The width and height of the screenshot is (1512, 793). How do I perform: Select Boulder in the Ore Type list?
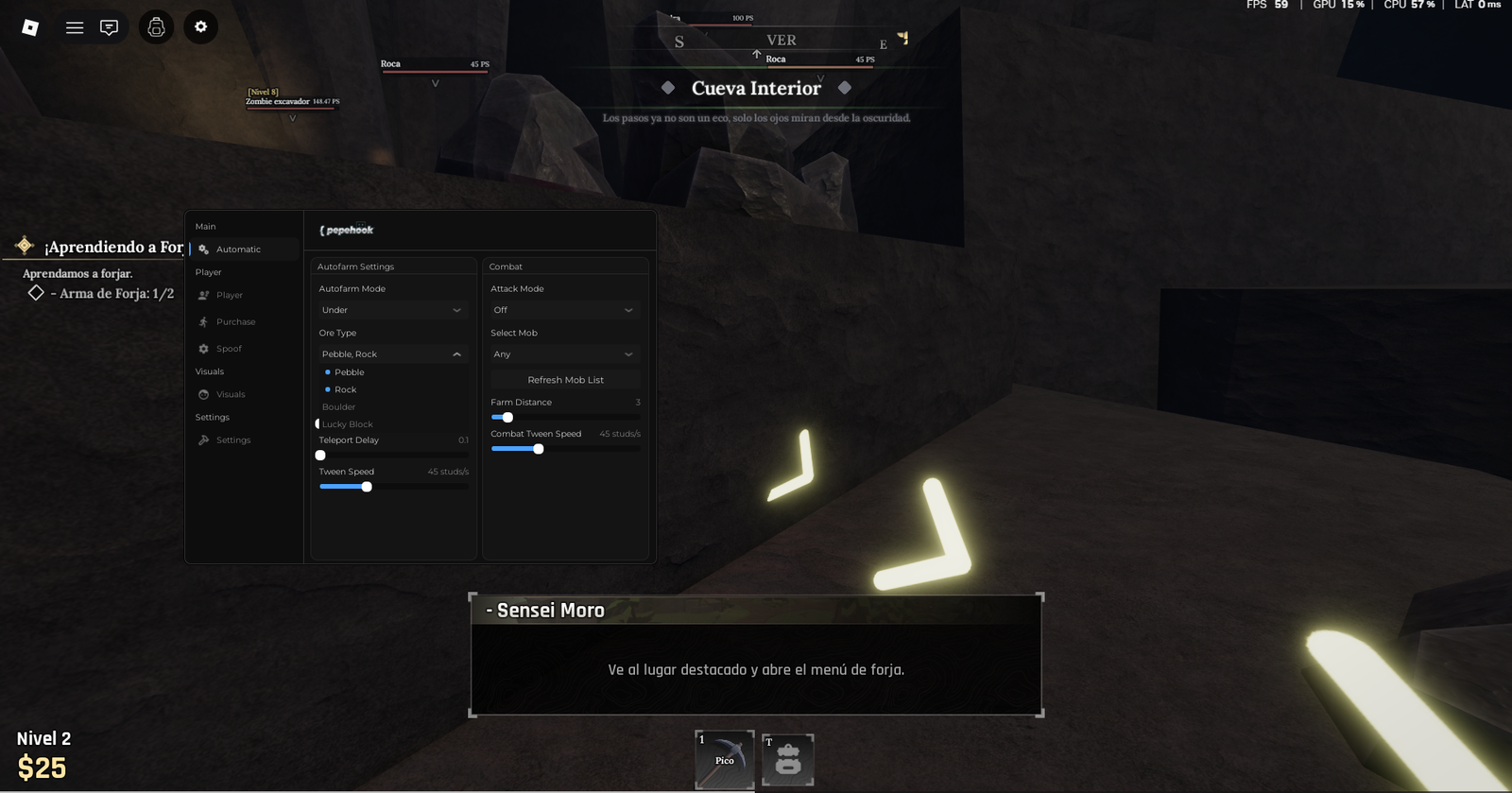pos(336,406)
